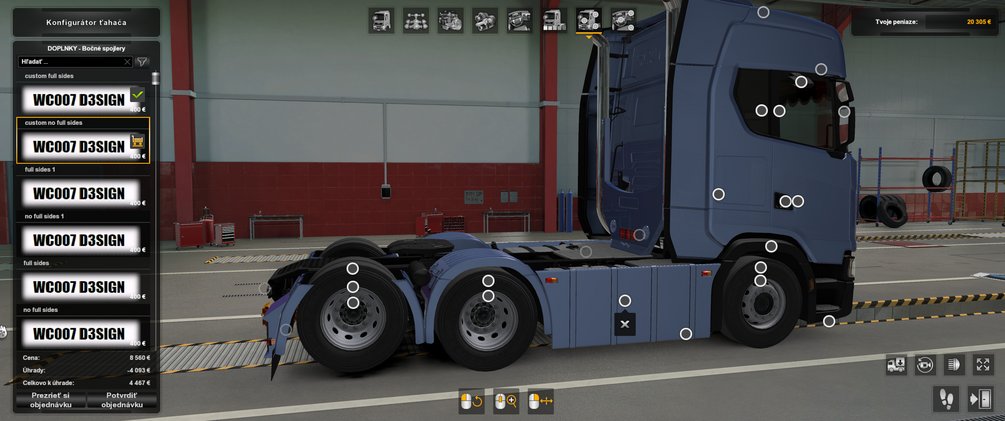Toggle fullscreen view with the arrows icon
This screenshot has height=421, width=1005.
983,365
